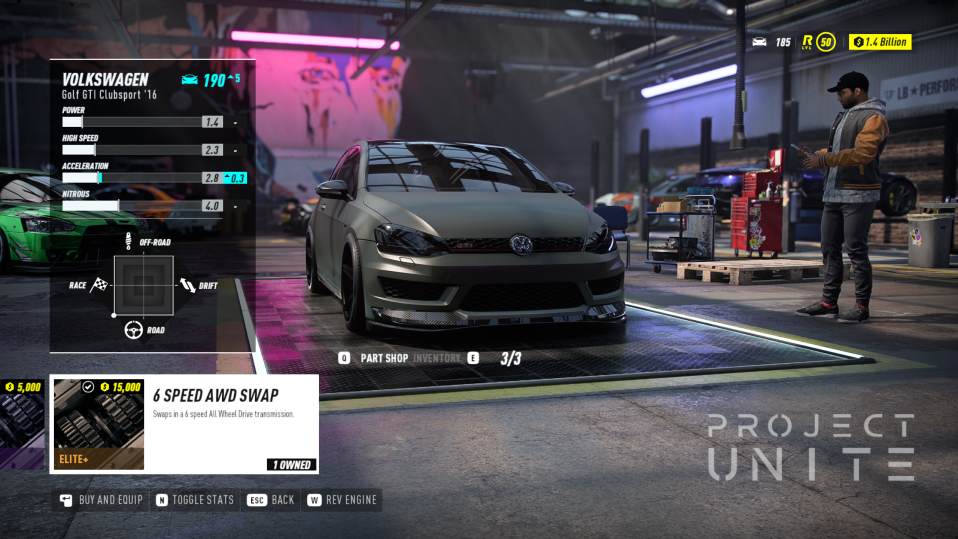
Task: Go back with the Back button
Action: pyautogui.click(x=271, y=500)
